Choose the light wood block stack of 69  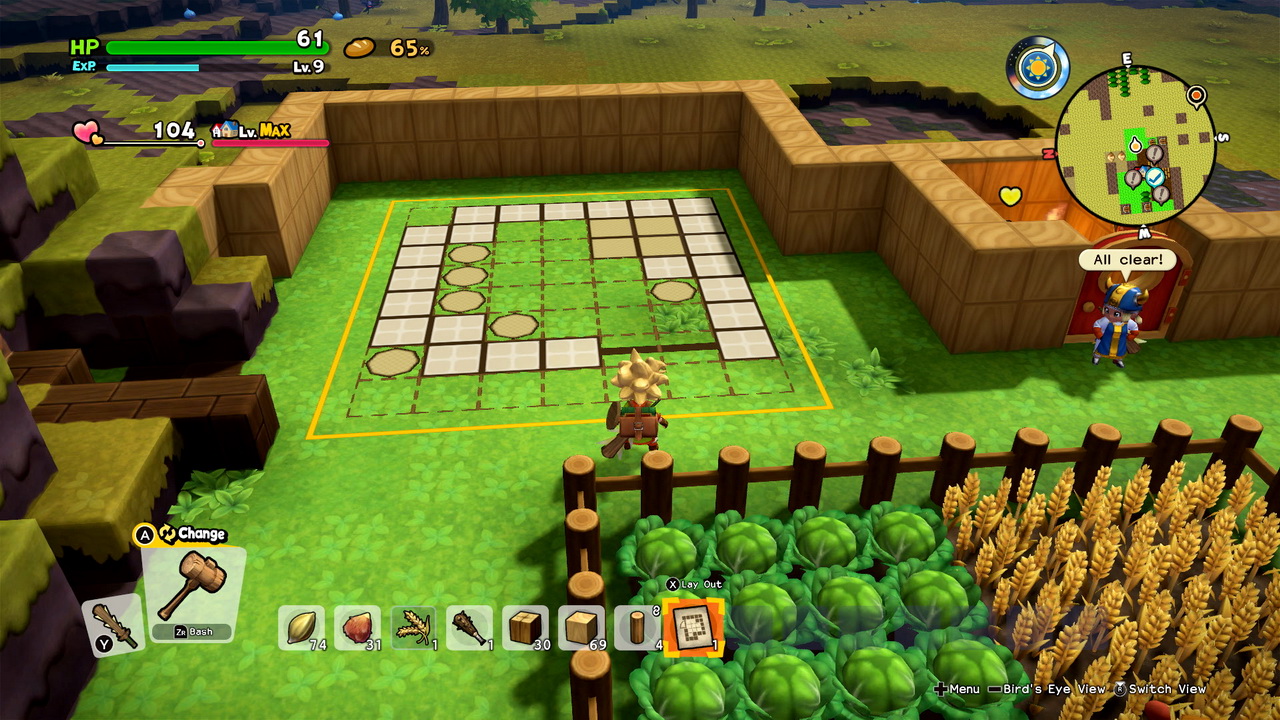(581, 627)
